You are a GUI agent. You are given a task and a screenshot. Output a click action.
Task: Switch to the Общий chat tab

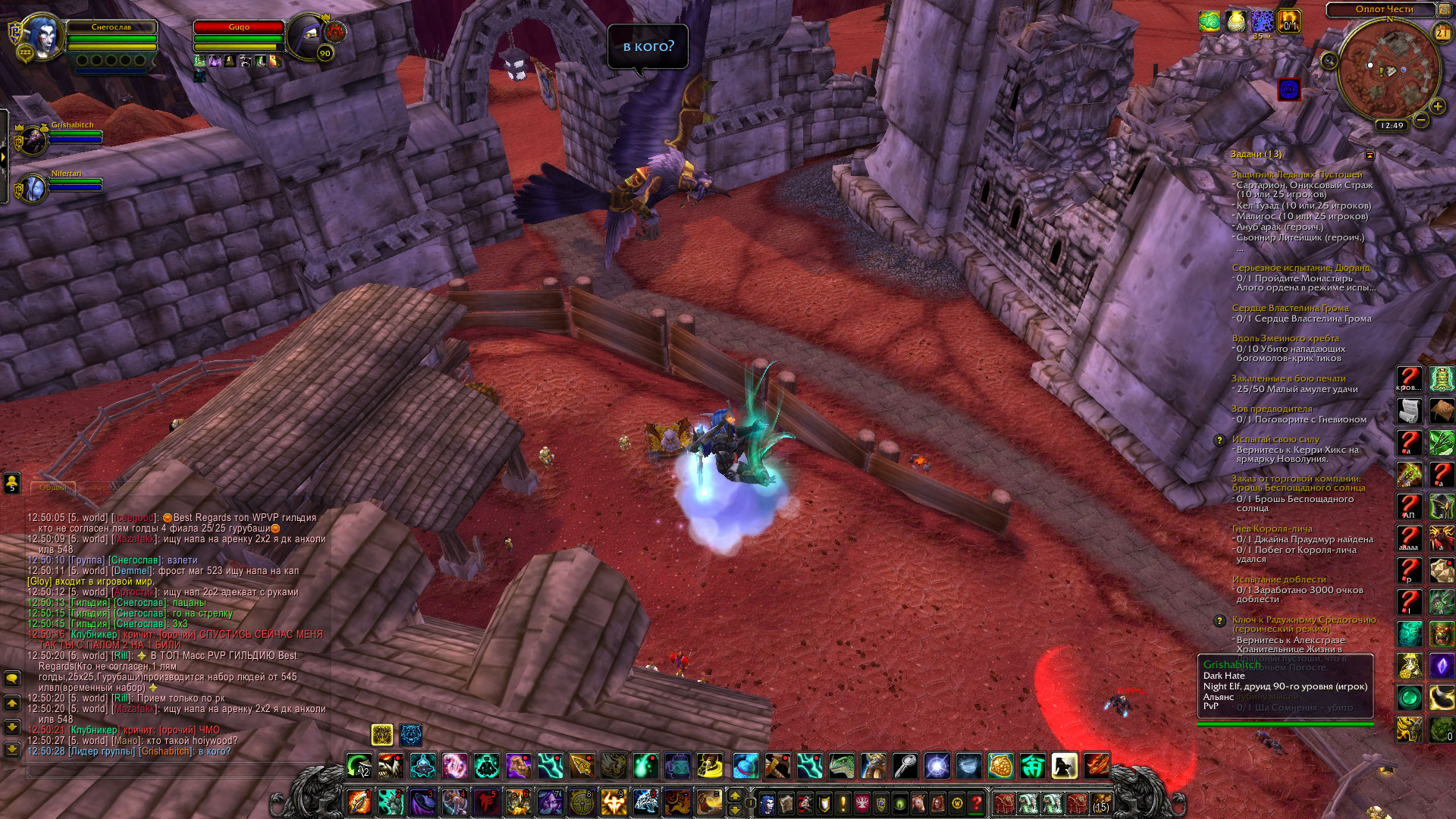pyautogui.click(x=53, y=487)
